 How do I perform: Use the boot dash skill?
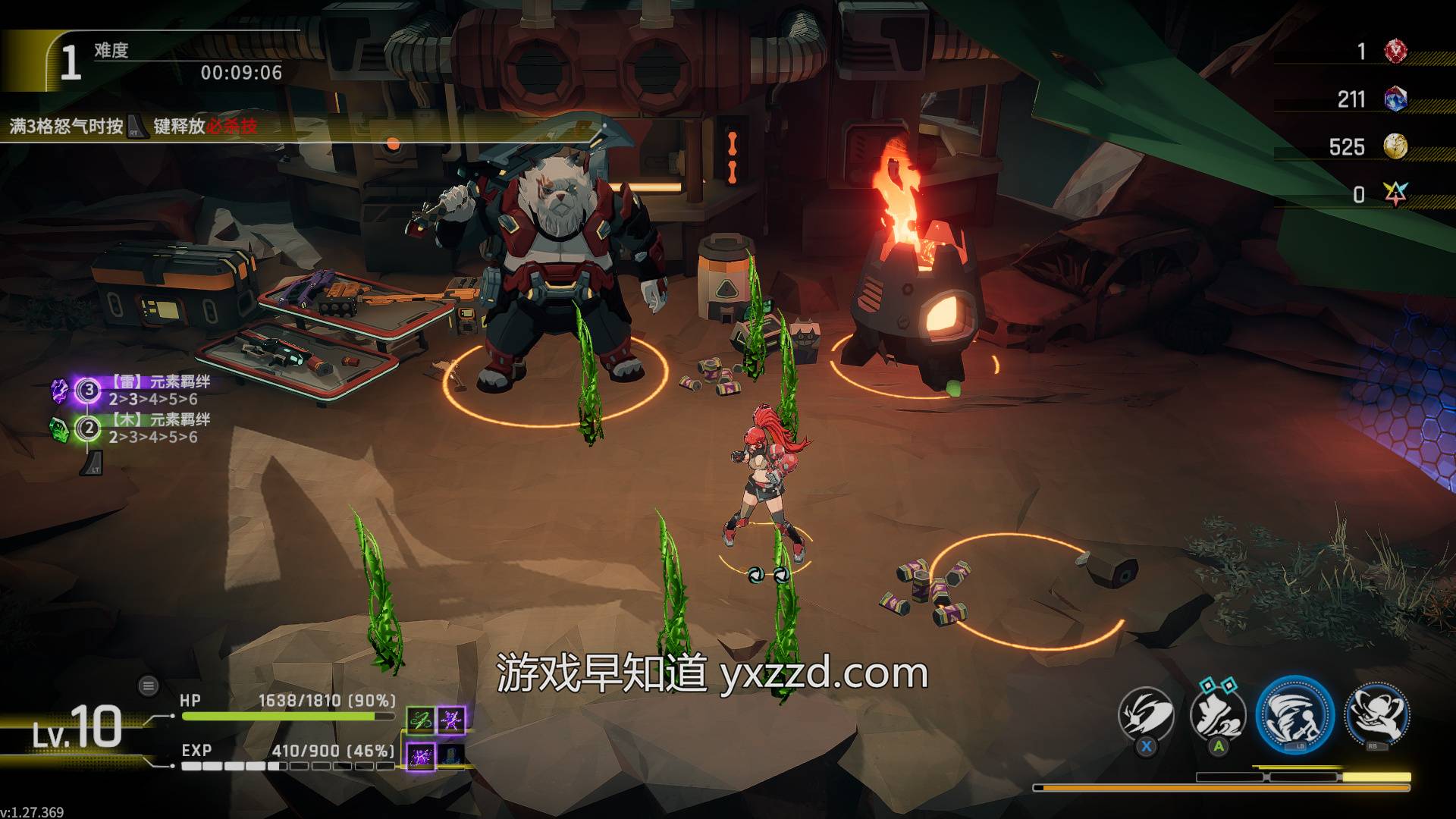[x=1219, y=715]
